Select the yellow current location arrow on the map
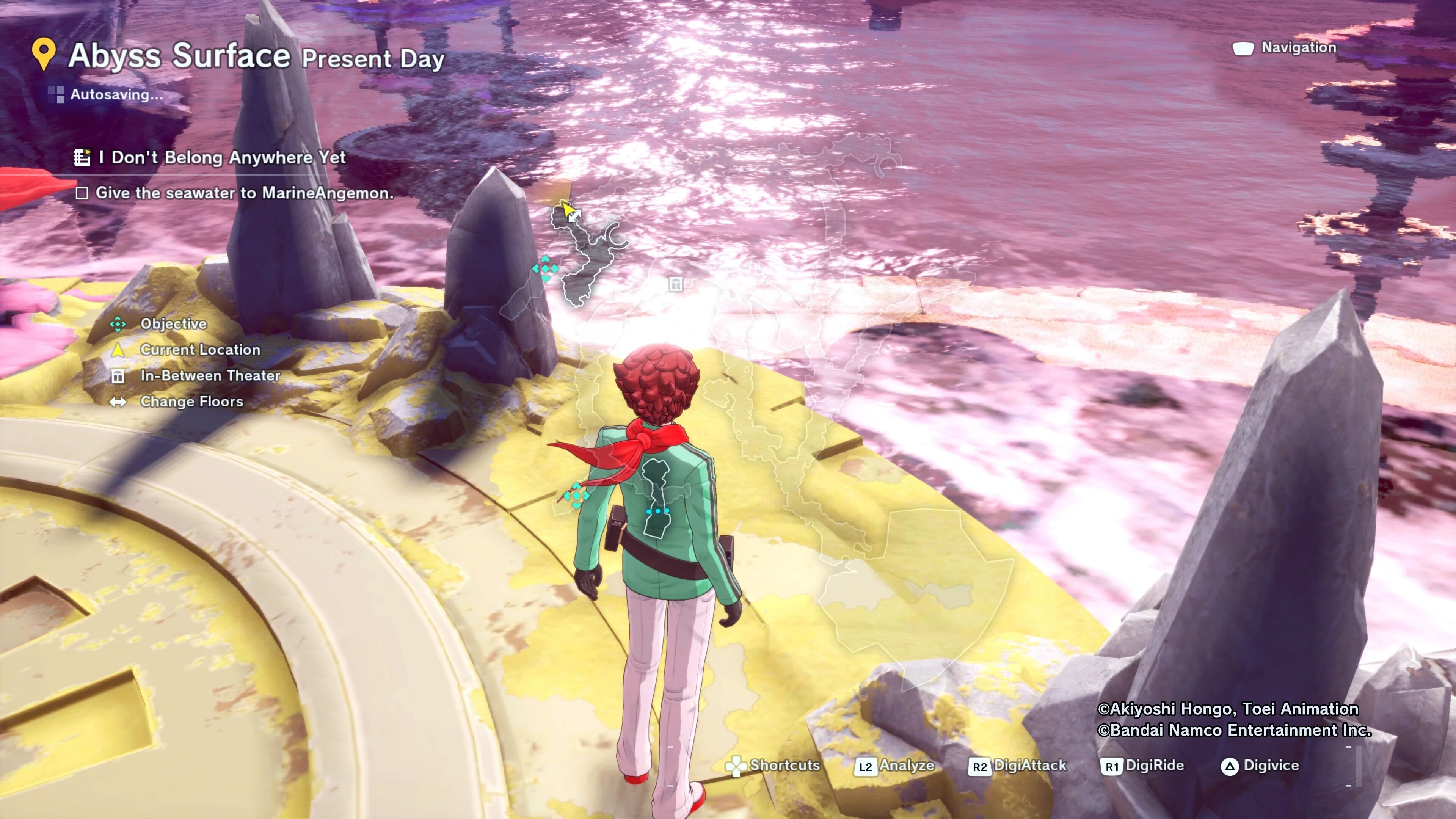The width and height of the screenshot is (1456, 819). (567, 210)
